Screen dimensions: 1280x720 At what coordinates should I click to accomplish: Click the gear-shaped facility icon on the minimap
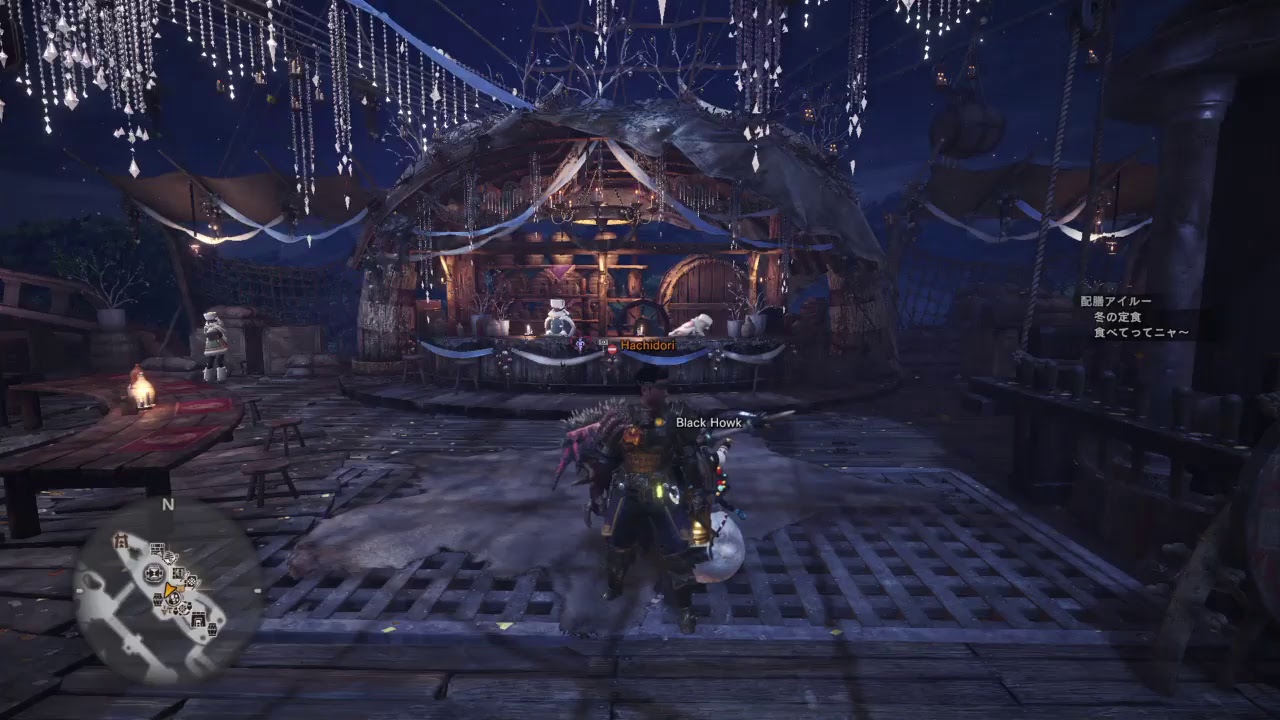183,609
